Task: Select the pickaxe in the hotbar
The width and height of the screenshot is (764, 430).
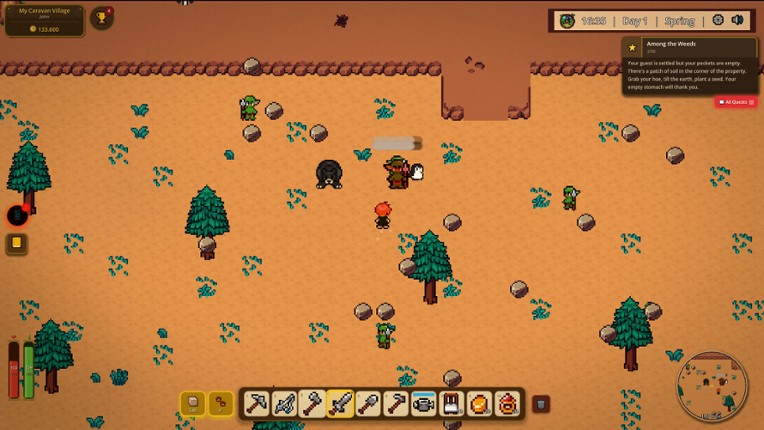Action: [x=257, y=404]
